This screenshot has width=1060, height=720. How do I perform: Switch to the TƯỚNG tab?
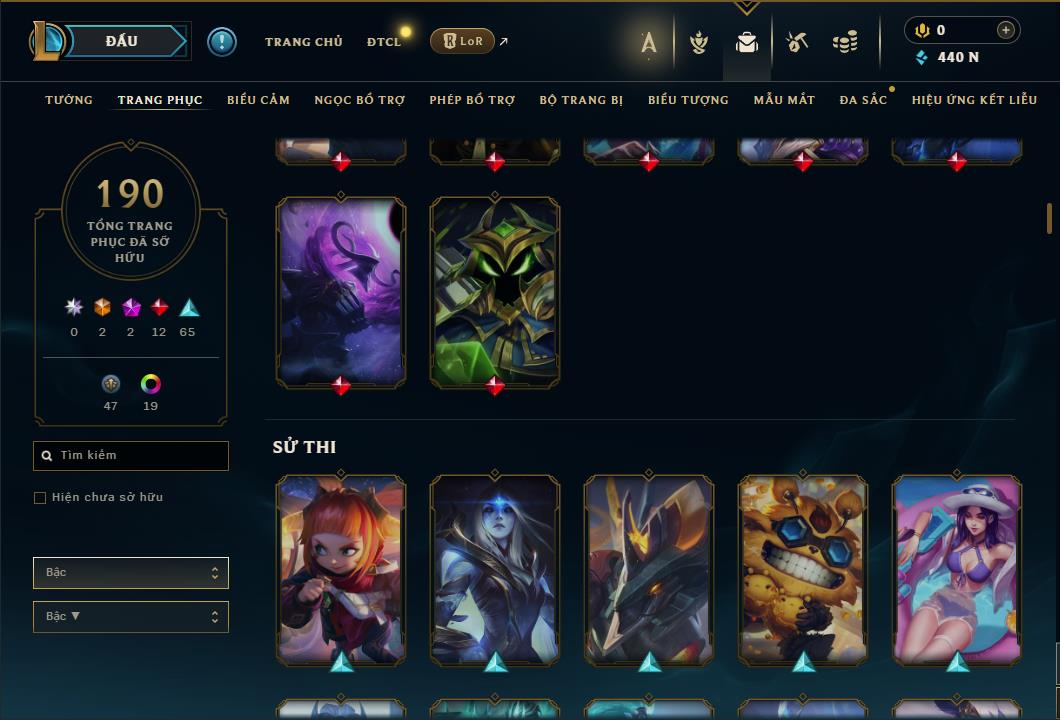(69, 100)
